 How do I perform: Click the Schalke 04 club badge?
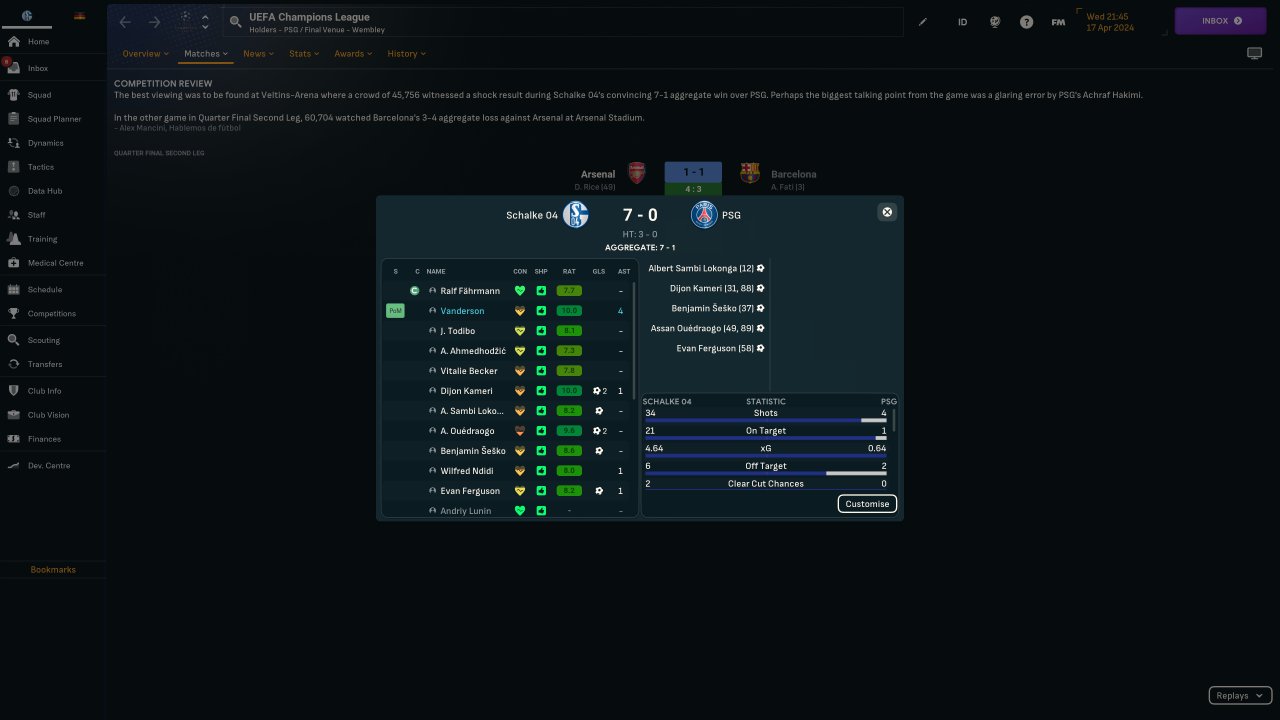(x=575, y=215)
